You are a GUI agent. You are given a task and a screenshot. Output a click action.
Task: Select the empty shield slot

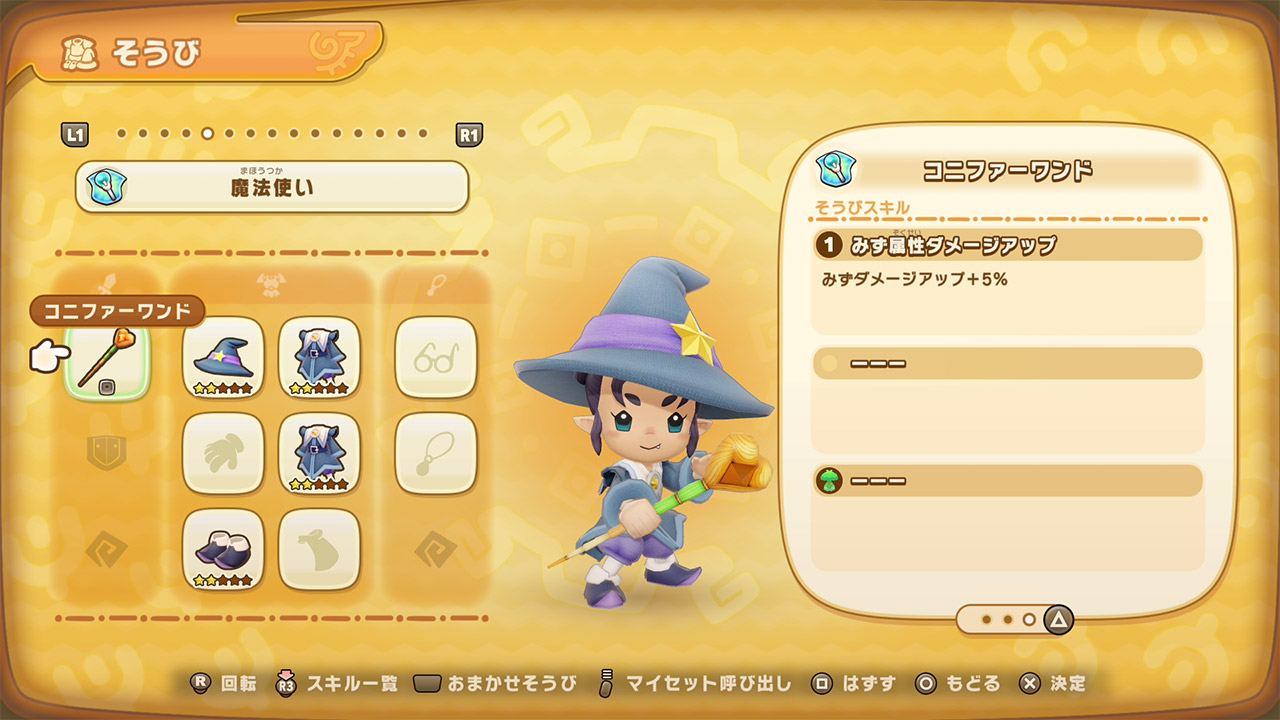coord(107,453)
